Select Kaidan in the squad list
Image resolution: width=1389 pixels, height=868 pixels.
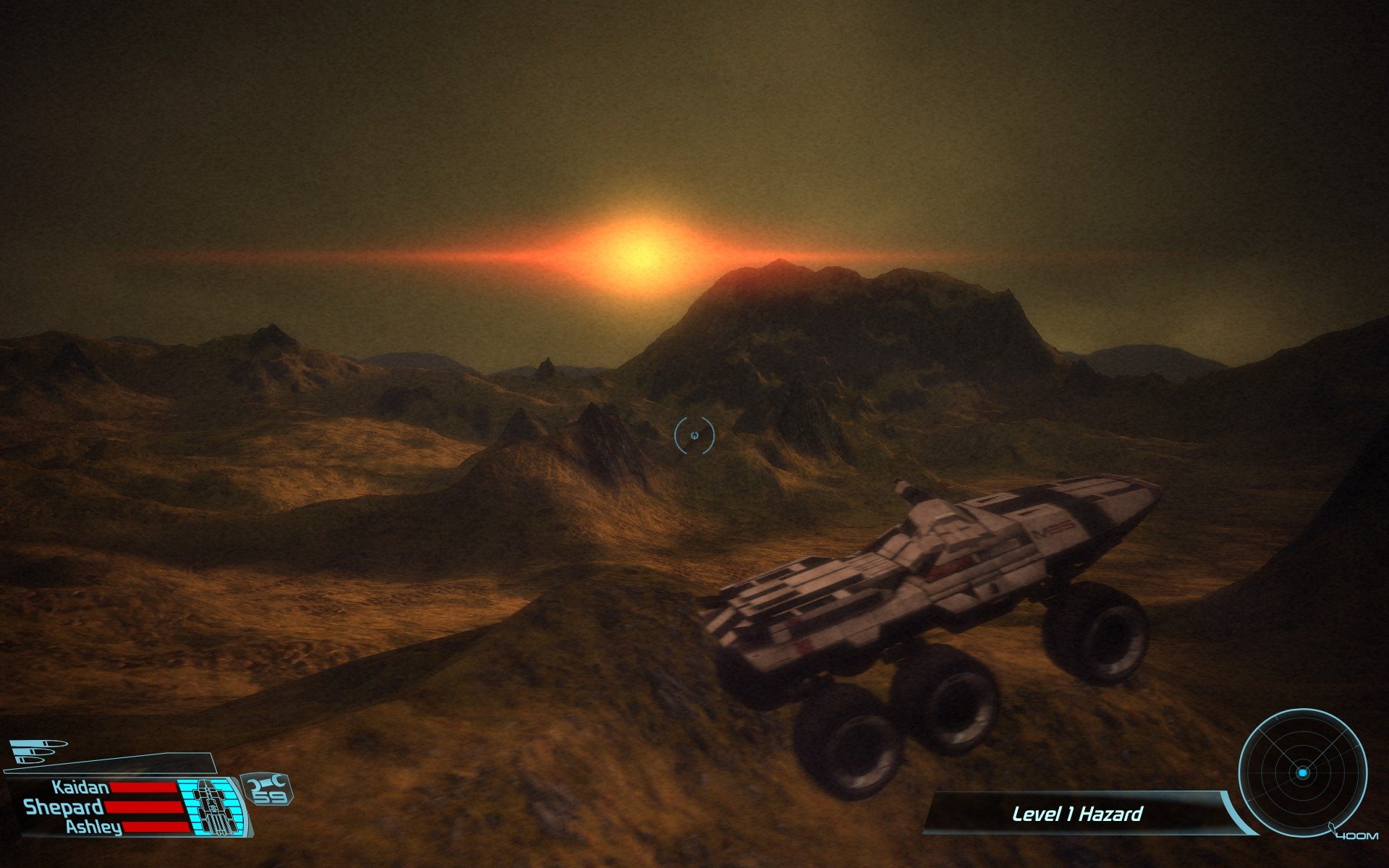80,787
